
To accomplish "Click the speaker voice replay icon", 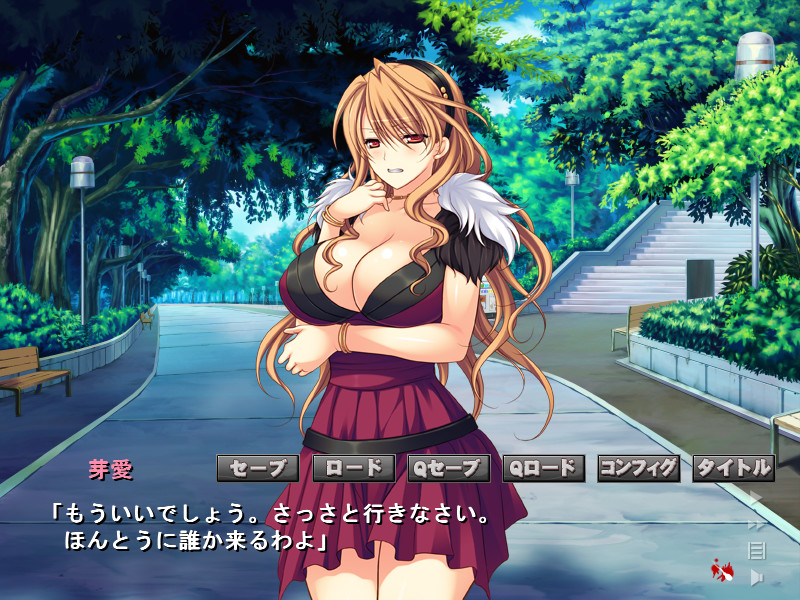I will 757,576.
